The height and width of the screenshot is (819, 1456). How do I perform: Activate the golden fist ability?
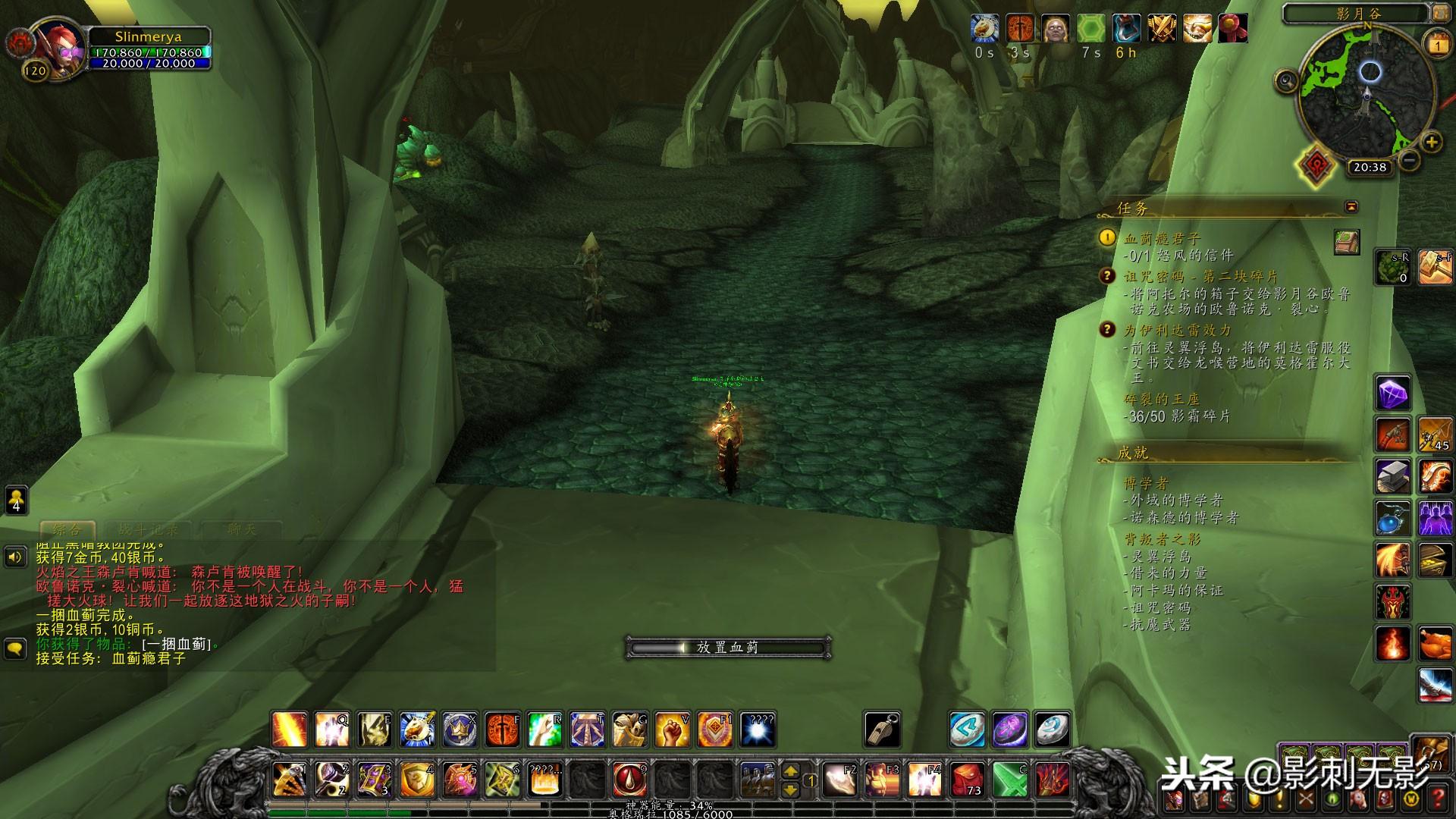click(x=672, y=730)
